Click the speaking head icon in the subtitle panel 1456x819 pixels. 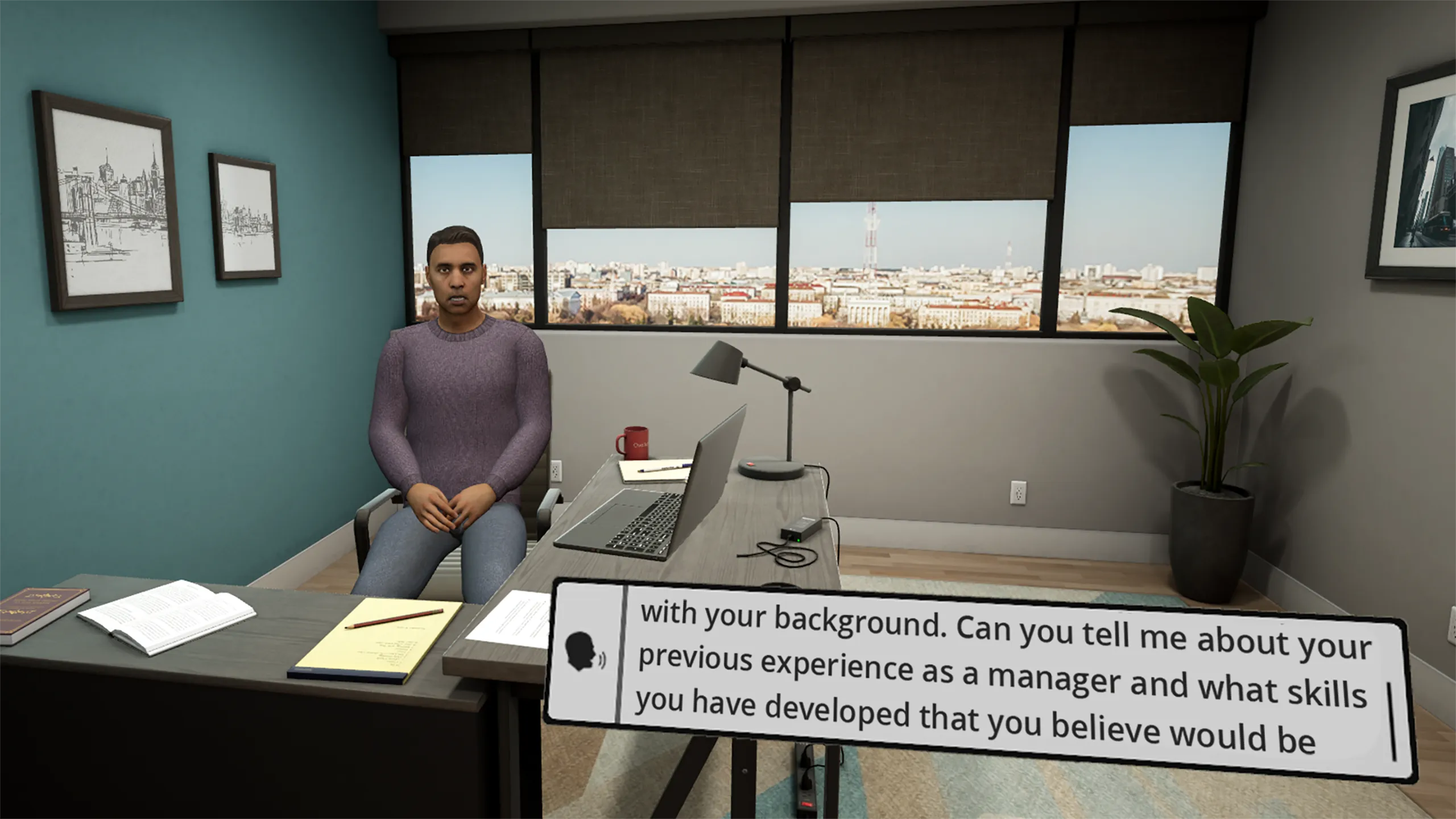tap(584, 652)
